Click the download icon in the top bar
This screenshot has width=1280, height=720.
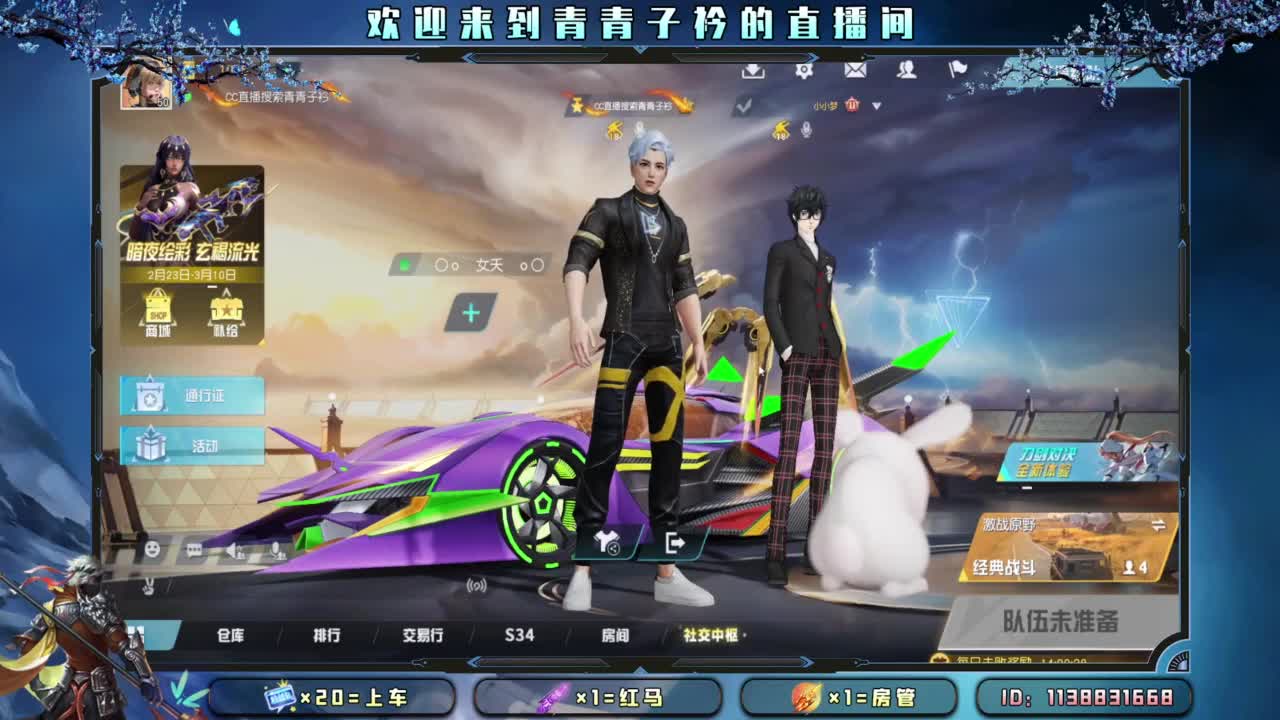[752, 71]
